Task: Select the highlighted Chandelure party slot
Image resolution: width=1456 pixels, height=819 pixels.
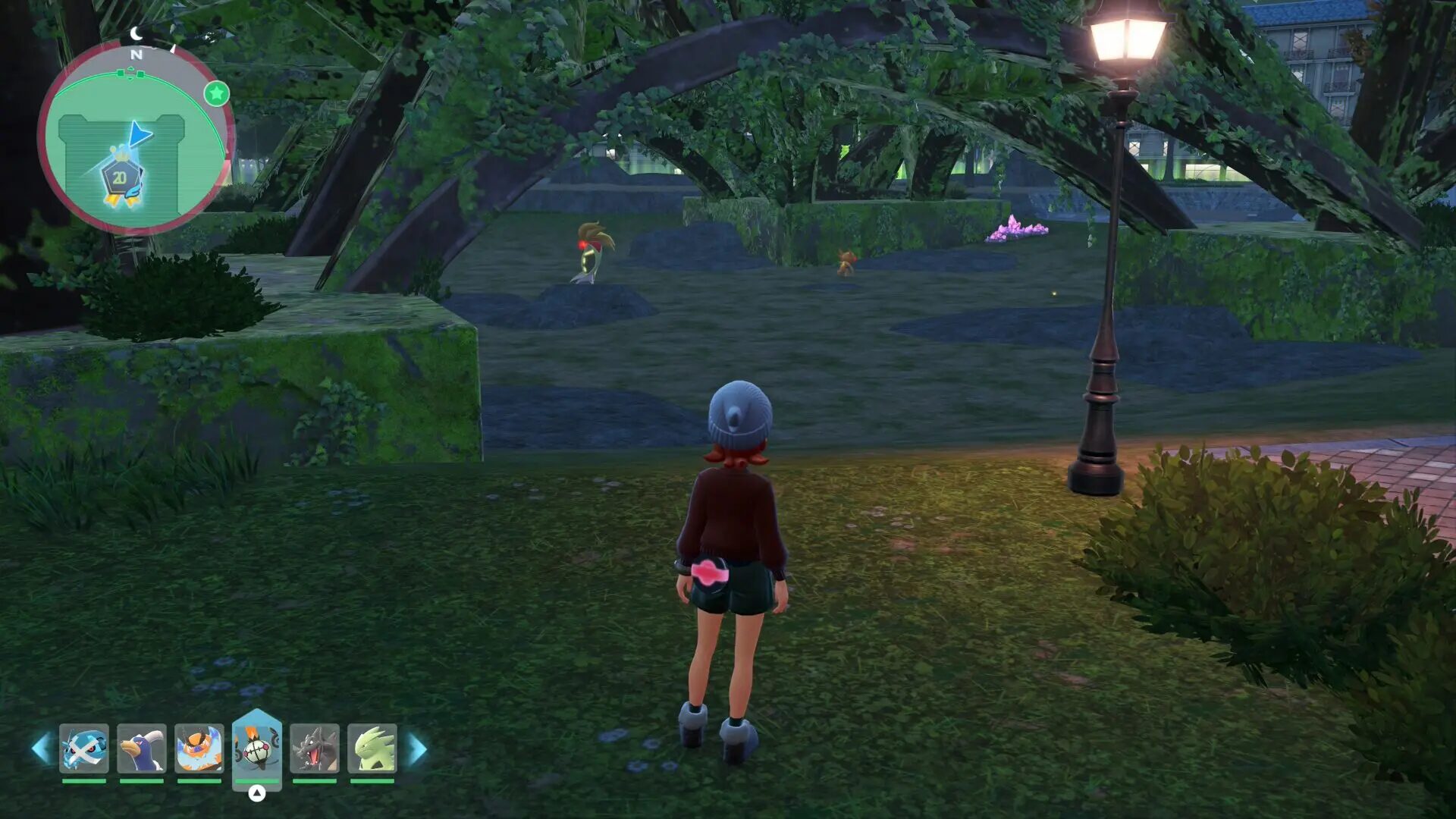Action: point(257,747)
